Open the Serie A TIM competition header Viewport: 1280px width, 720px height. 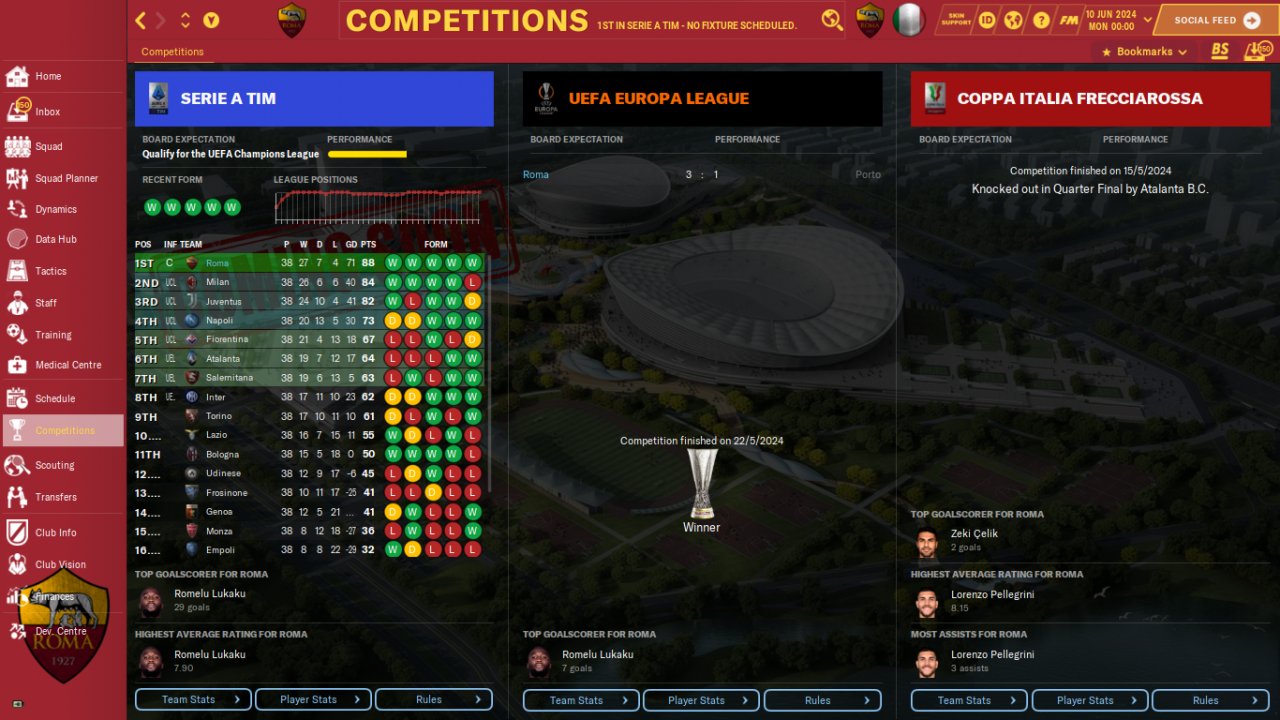pos(314,99)
